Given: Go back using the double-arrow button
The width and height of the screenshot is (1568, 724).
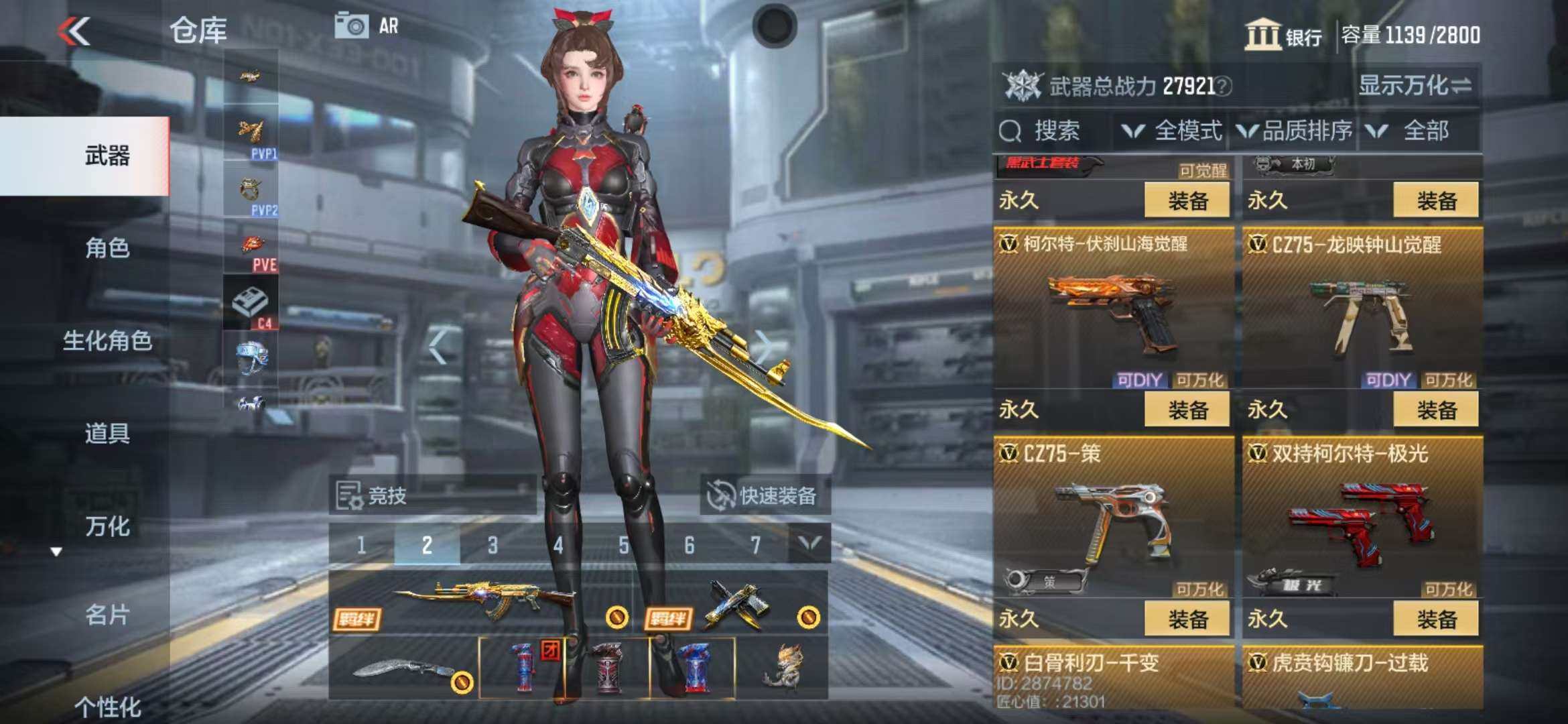Looking at the screenshot, I should click(x=74, y=31).
